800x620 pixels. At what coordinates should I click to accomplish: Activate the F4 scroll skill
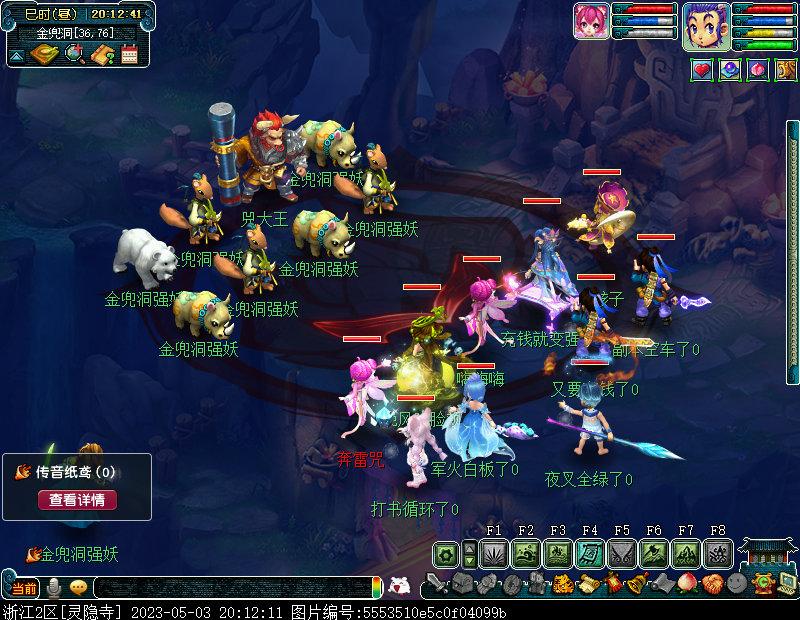[590, 553]
